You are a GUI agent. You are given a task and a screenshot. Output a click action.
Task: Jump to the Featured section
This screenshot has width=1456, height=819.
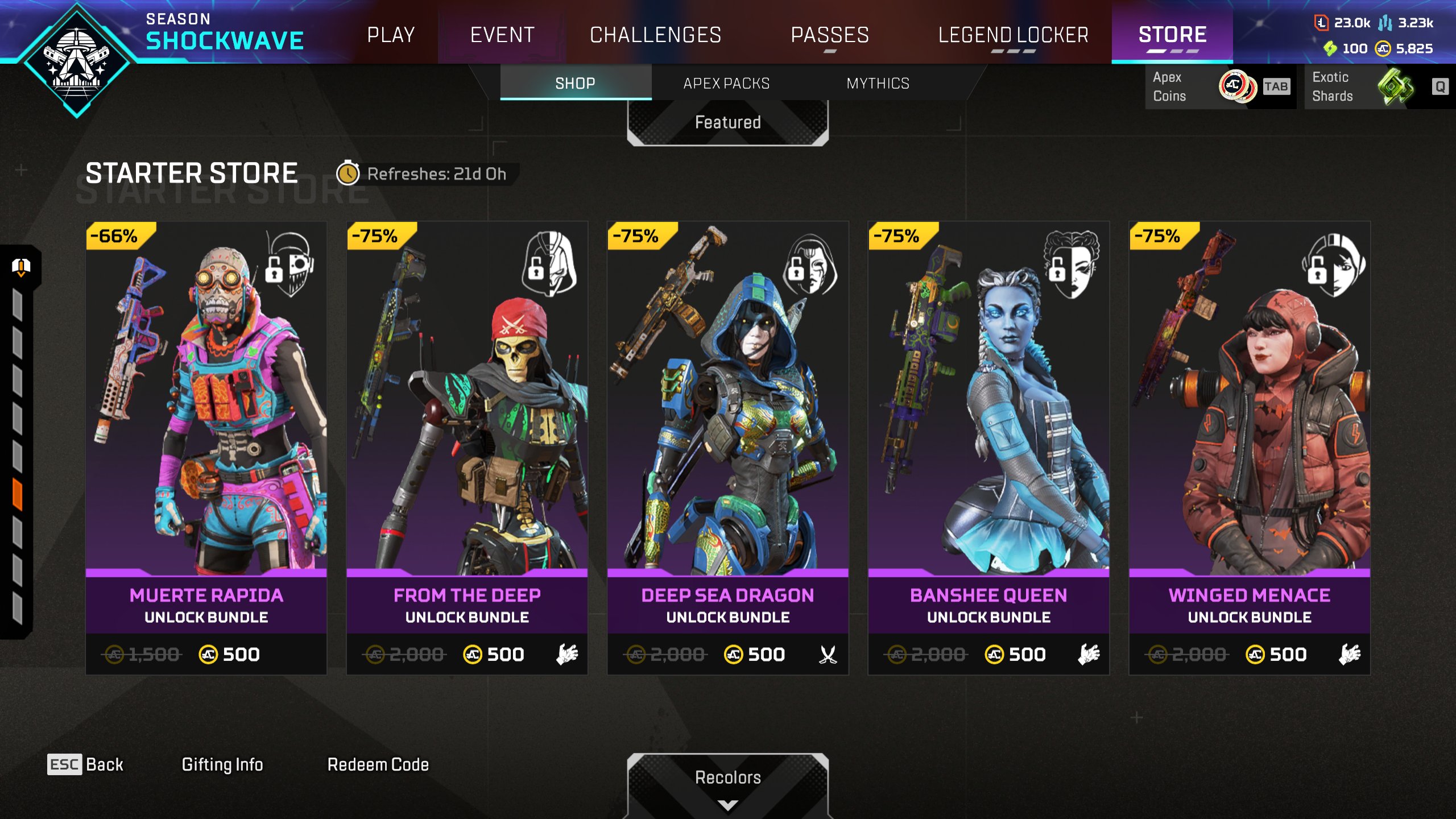click(x=727, y=122)
